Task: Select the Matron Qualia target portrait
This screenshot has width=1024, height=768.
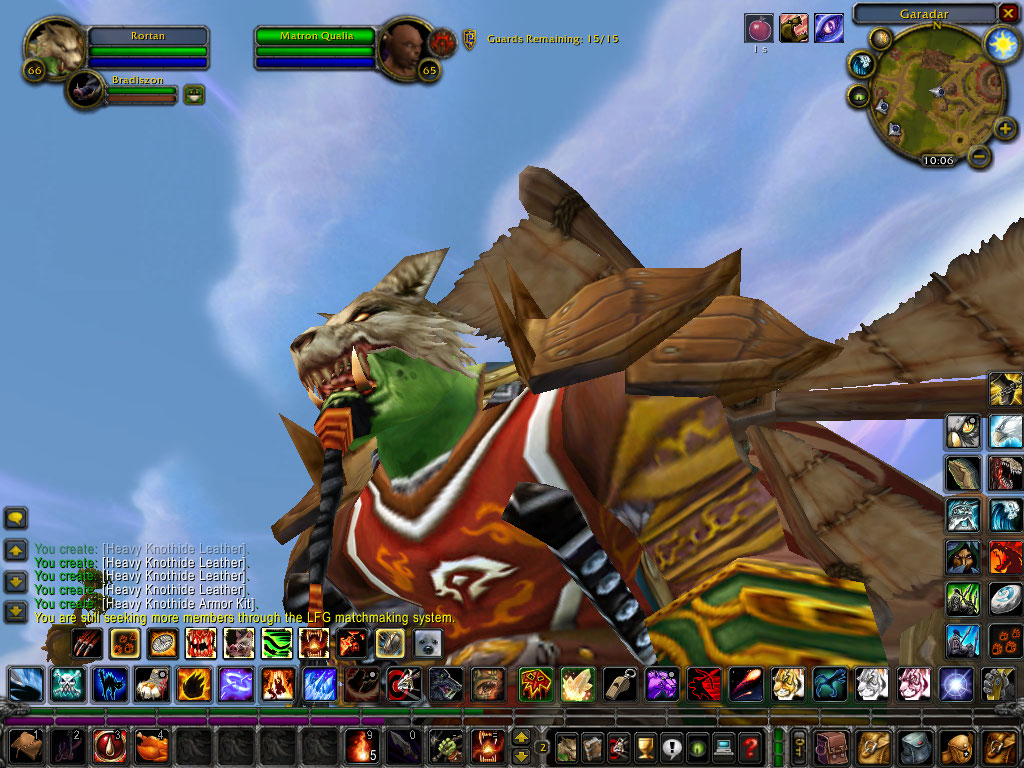Action: coord(407,47)
